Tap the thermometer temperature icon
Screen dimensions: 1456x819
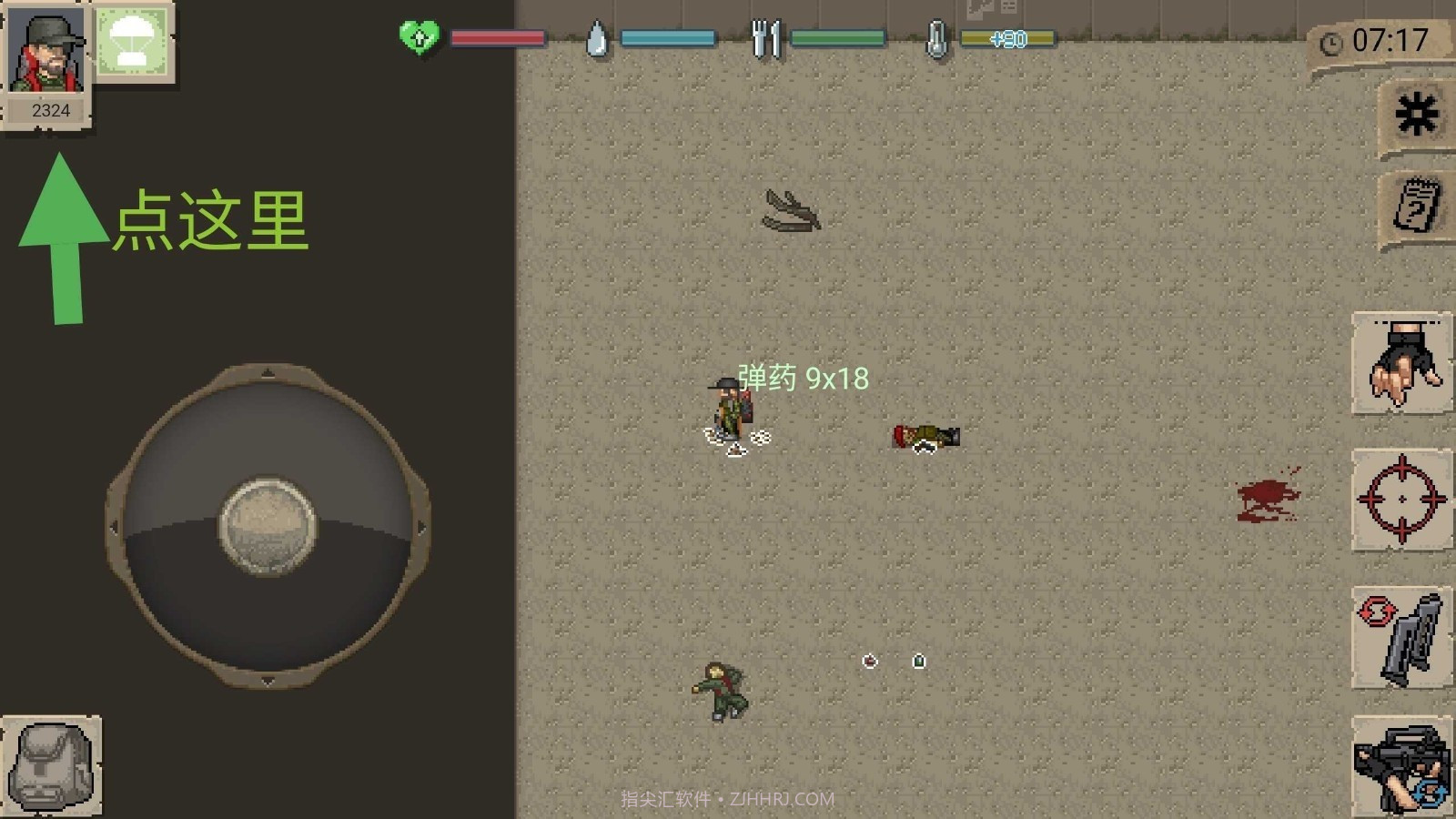pos(937,38)
